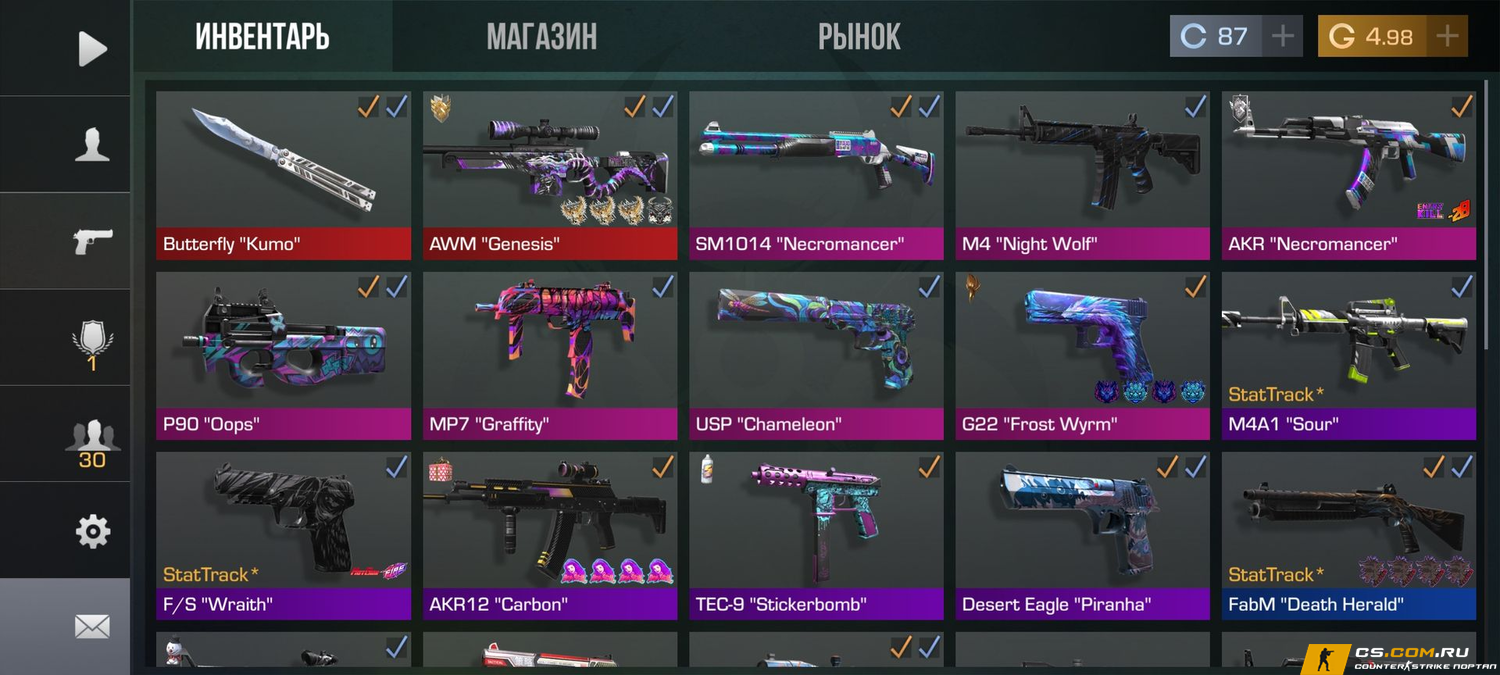Click the play arrow in the sidebar
This screenshot has height=675, width=1500.
click(x=92, y=48)
